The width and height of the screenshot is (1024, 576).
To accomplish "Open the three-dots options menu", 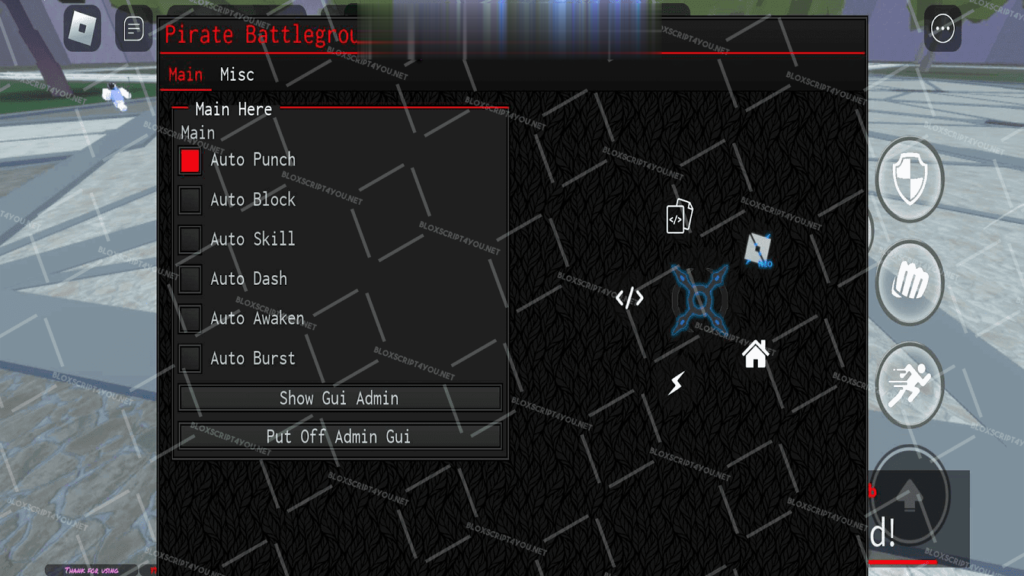I will coord(942,29).
